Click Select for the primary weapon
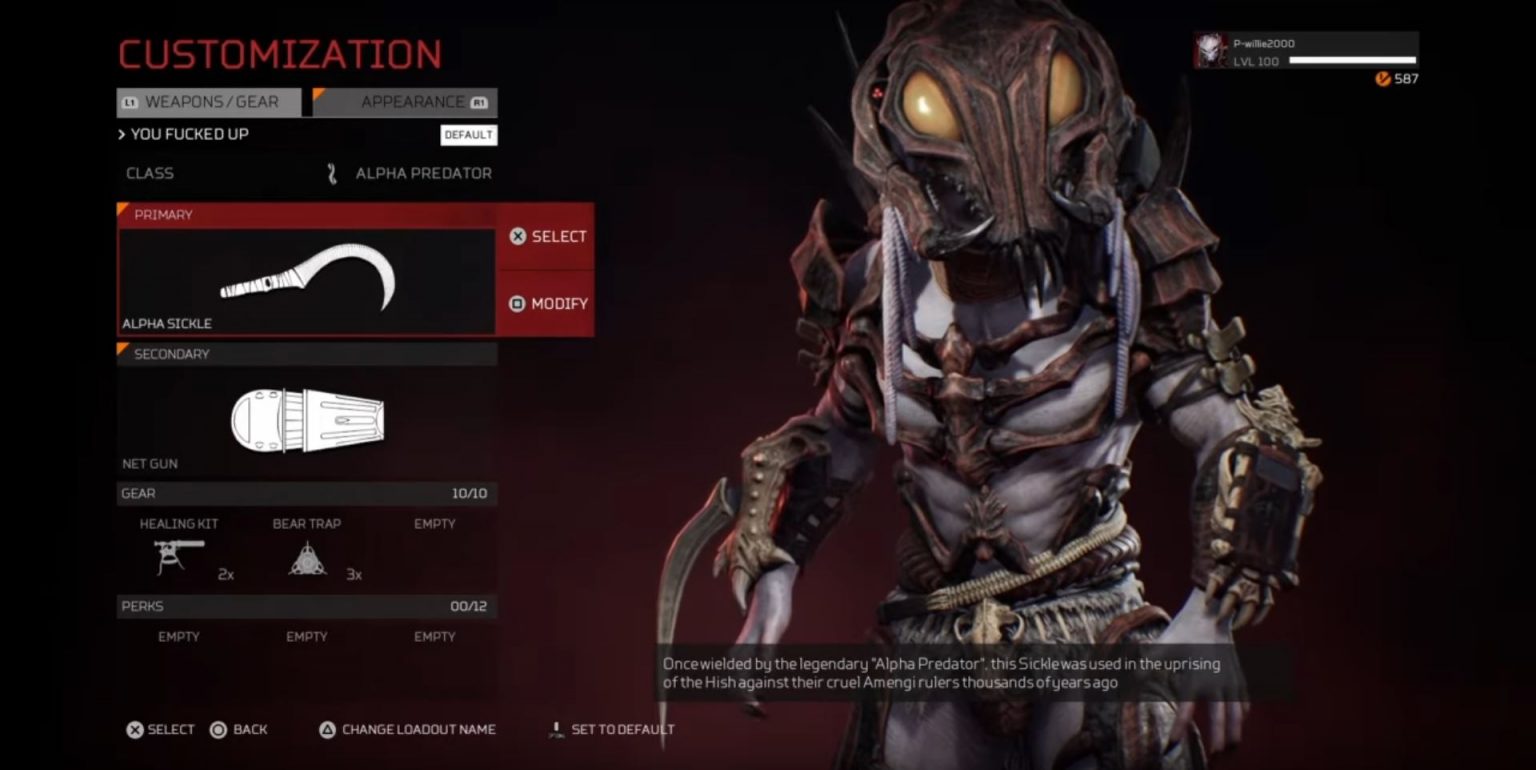This screenshot has height=770, width=1536. [x=547, y=237]
